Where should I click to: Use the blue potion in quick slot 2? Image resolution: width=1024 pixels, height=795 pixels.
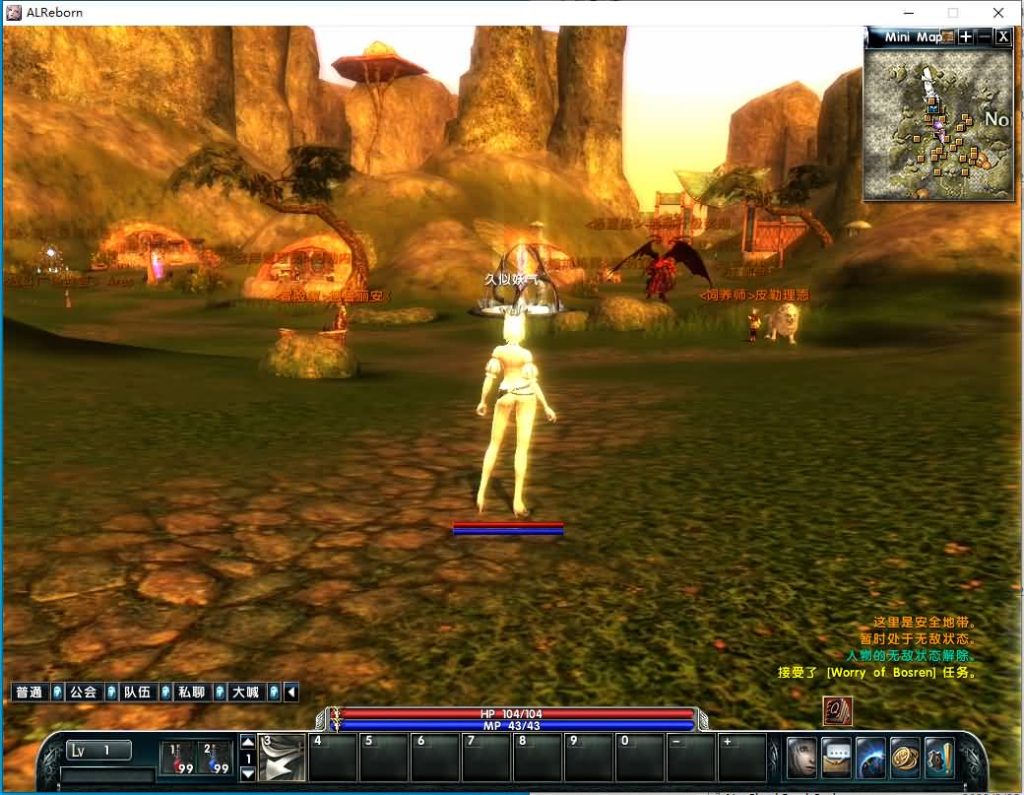click(x=215, y=759)
